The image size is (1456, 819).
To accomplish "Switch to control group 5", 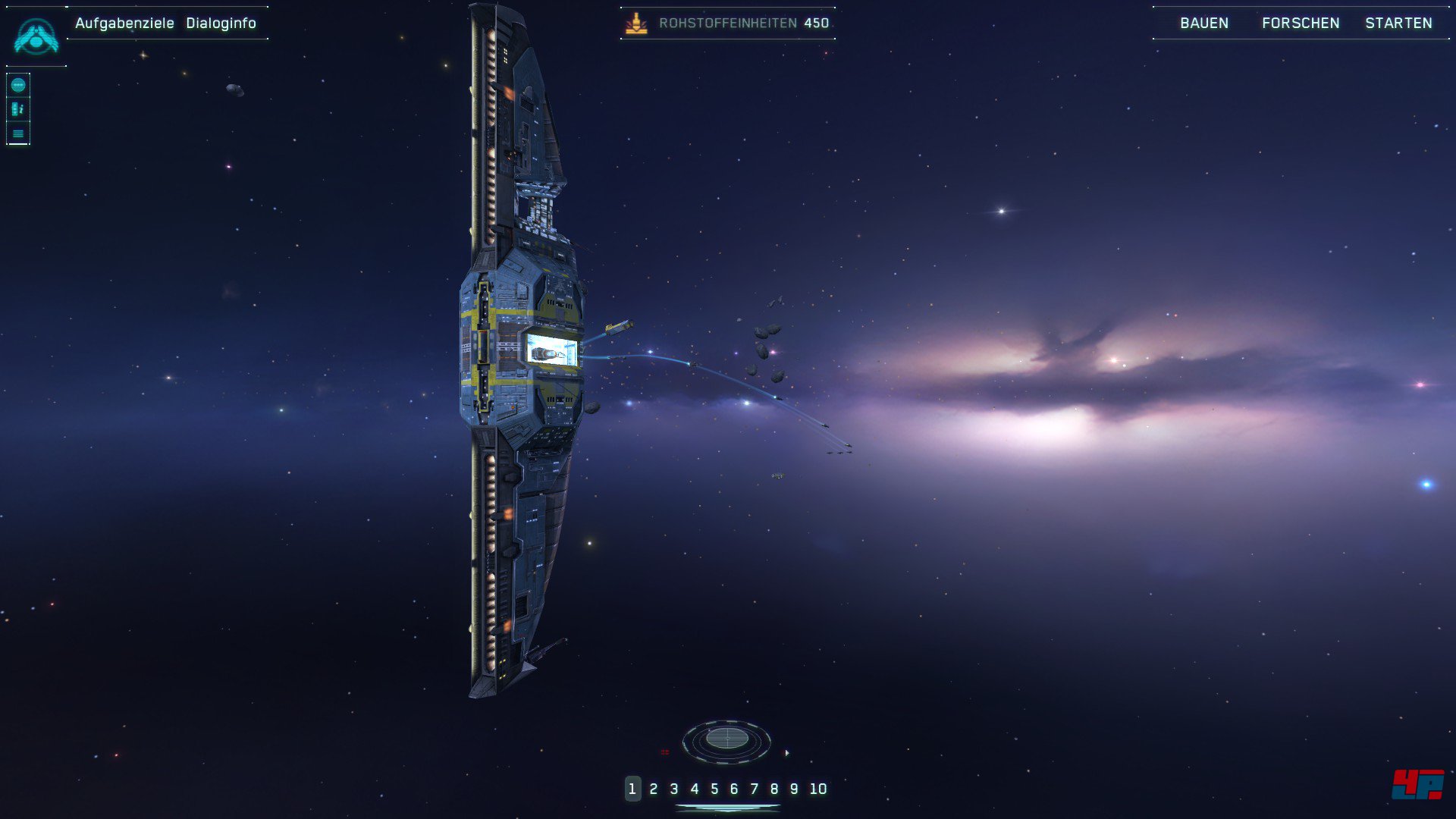I will (x=714, y=789).
